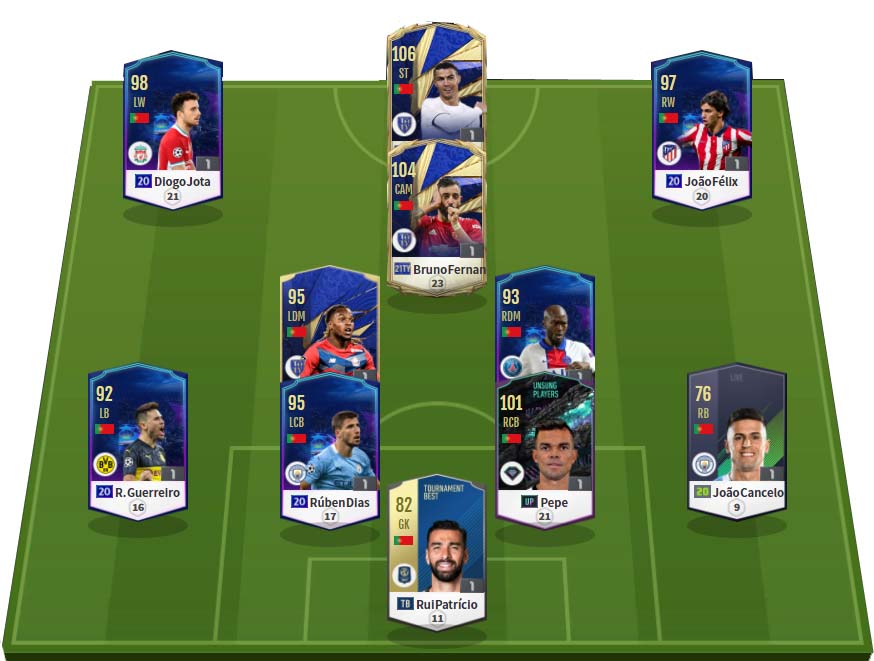Select the 95-rated LDM player card
The width and height of the screenshot is (874, 661).
(x=330, y=322)
